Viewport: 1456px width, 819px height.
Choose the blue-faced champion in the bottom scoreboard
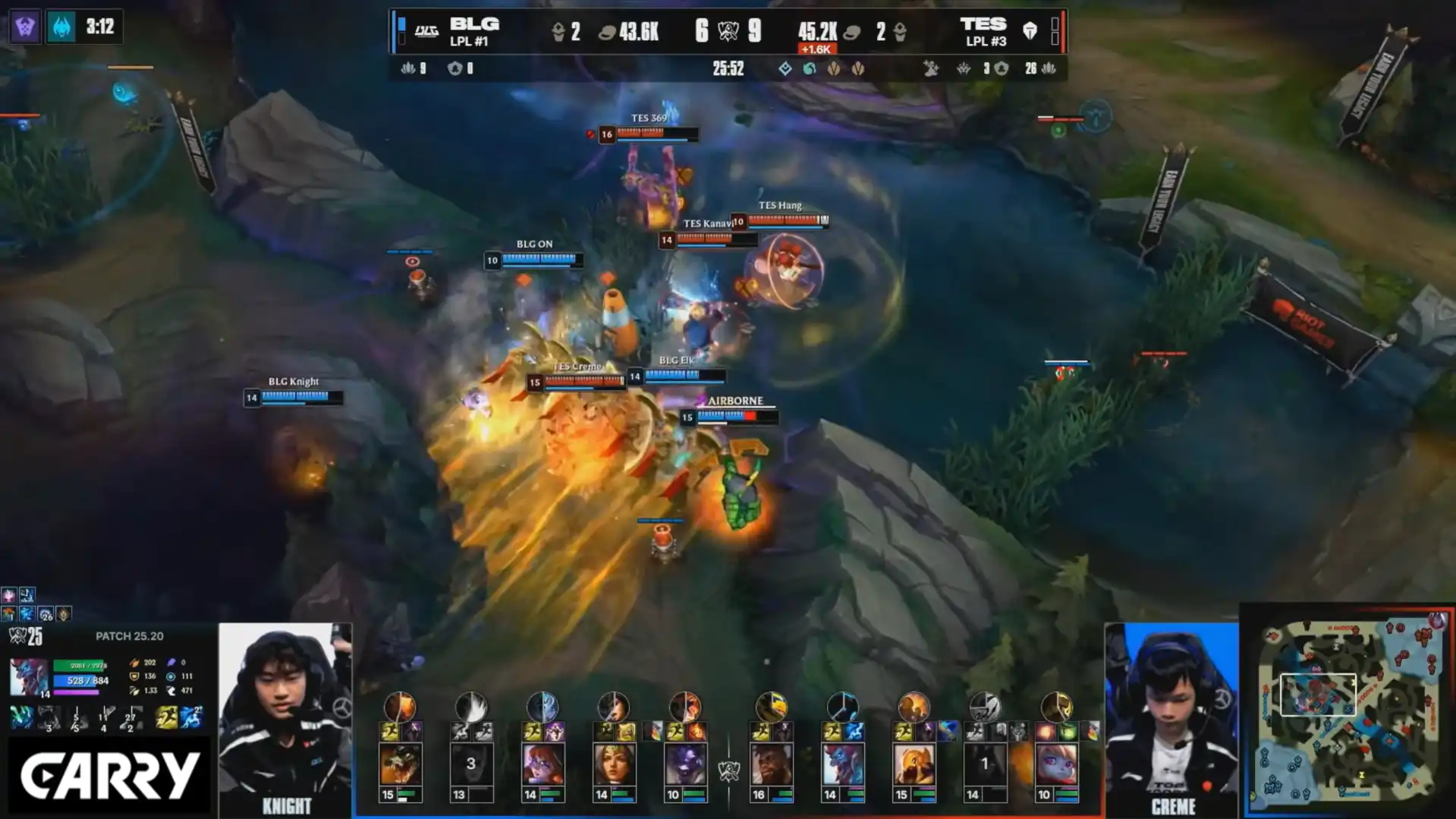(842, 764)
